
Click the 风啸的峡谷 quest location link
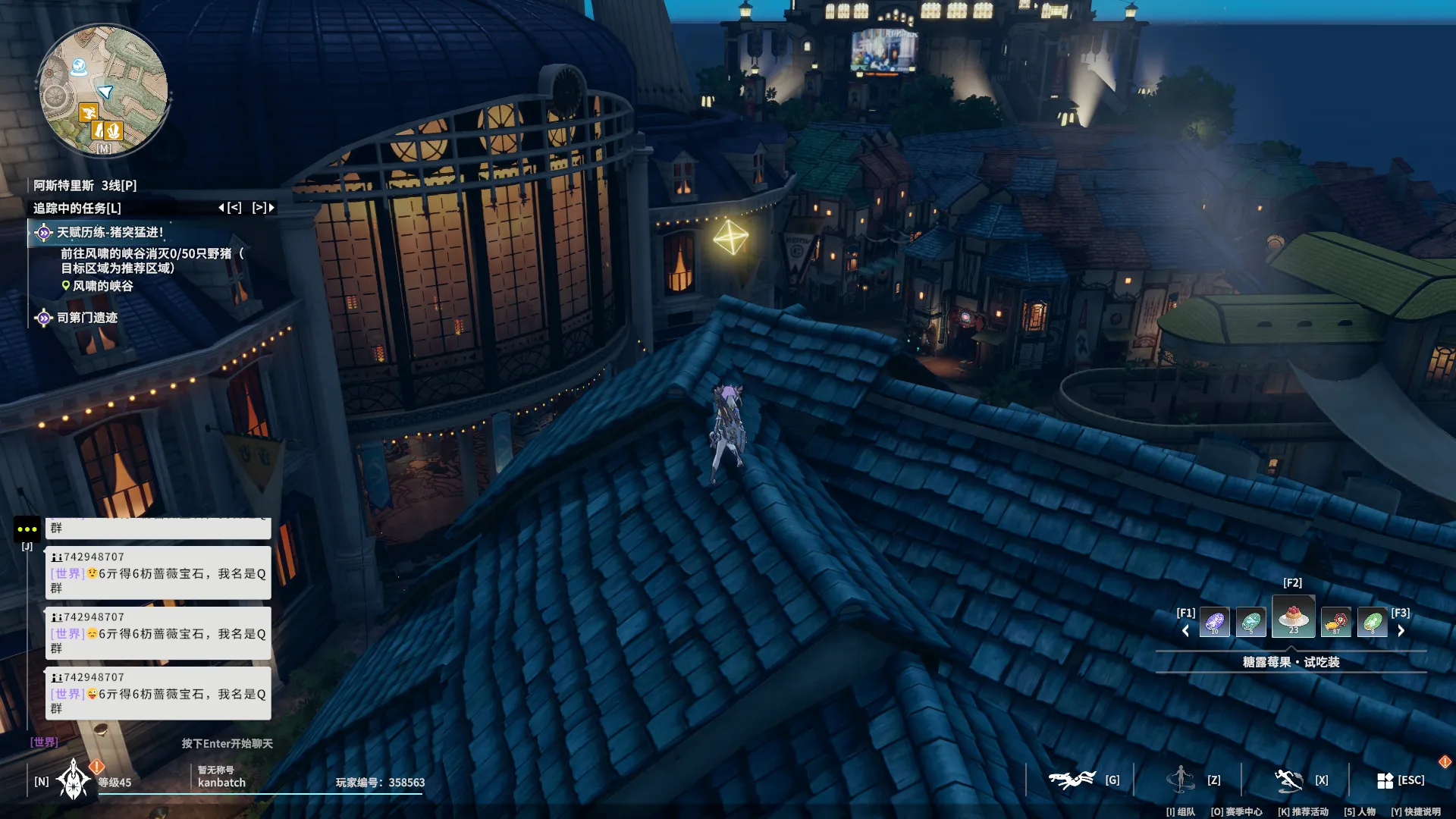102,286
